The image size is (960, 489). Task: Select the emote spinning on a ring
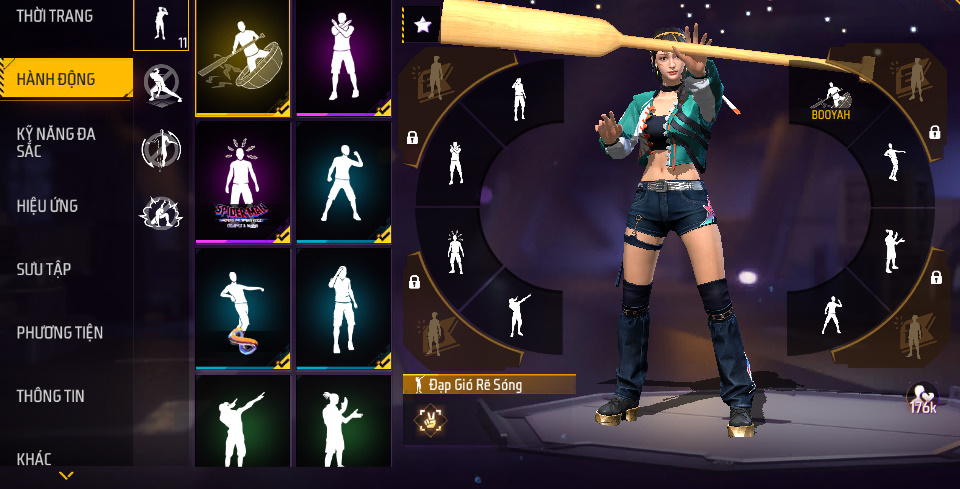[x=243, y=308]
